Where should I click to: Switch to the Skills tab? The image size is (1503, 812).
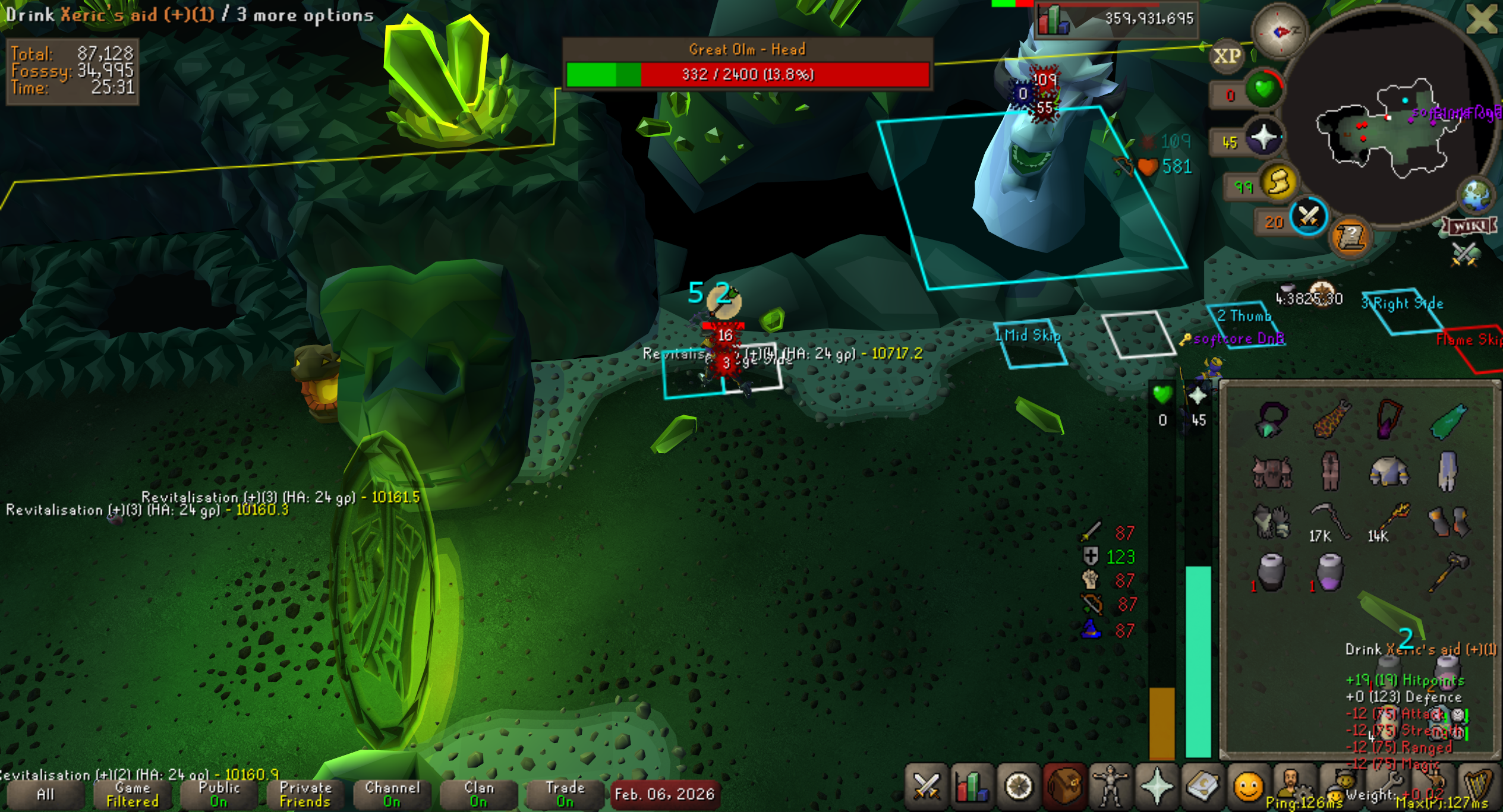(x=972, y=786)
